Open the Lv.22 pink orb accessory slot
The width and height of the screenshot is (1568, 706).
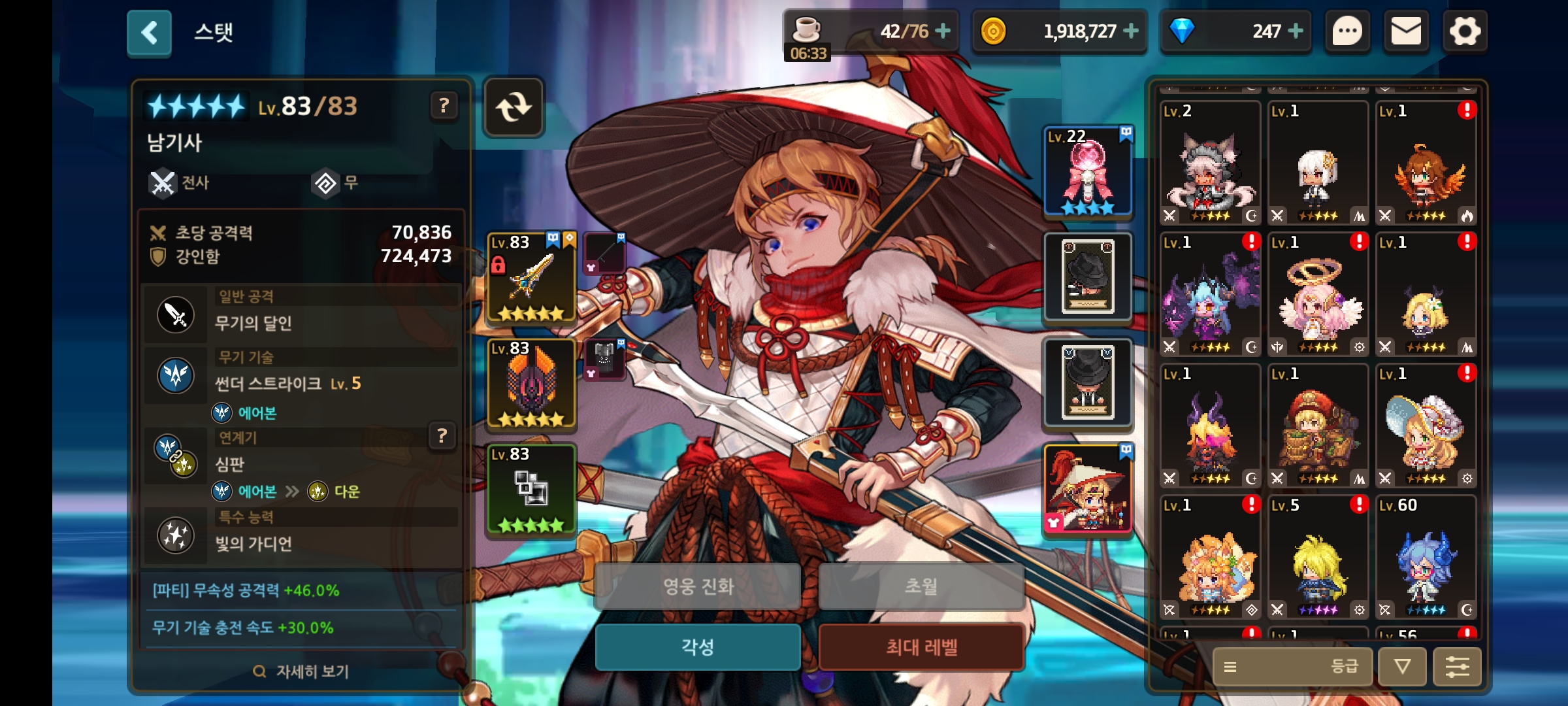click(x=1088, y=171)
